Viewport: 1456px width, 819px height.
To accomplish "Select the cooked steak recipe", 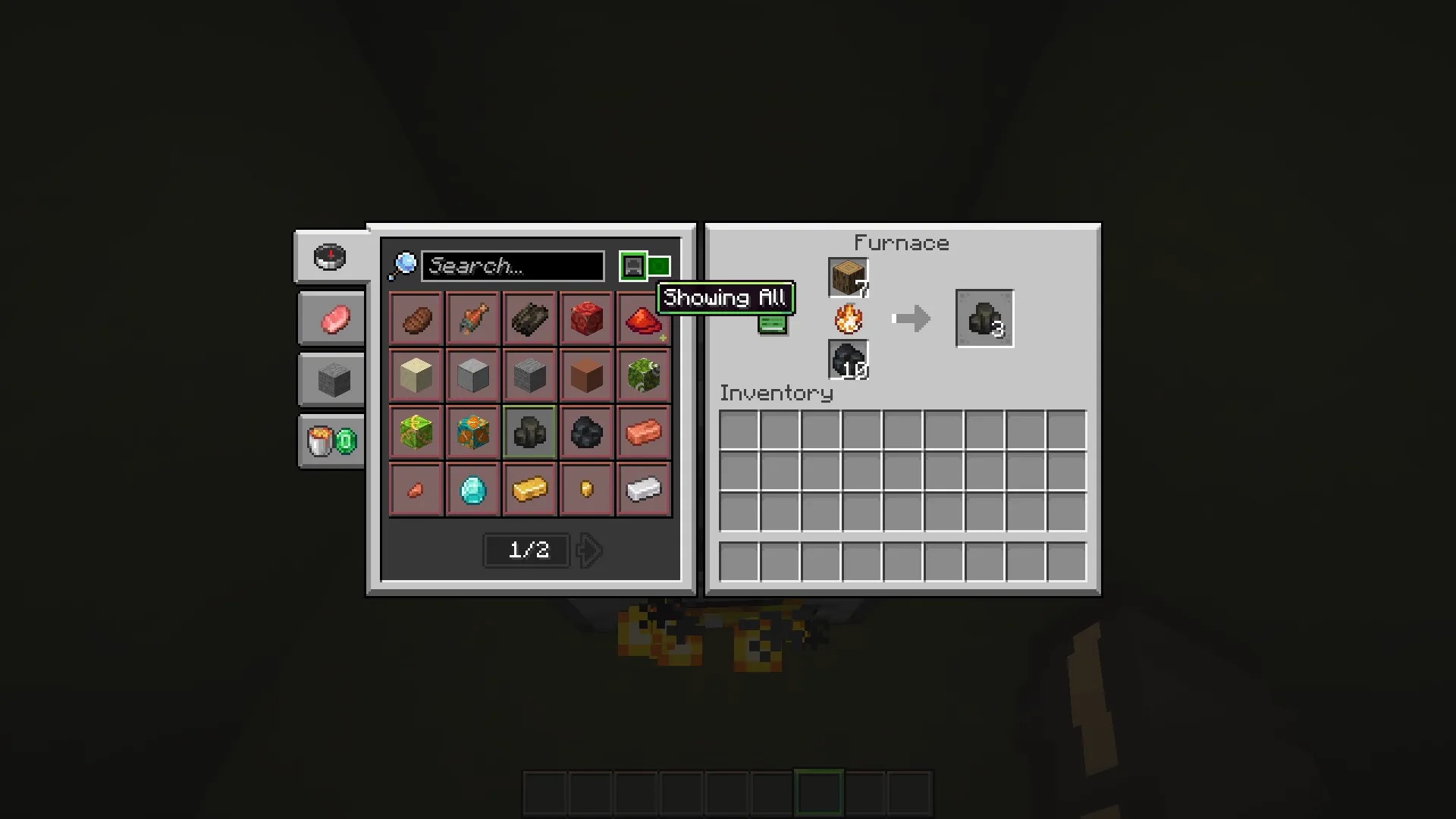I will click(x=416, y=318).
